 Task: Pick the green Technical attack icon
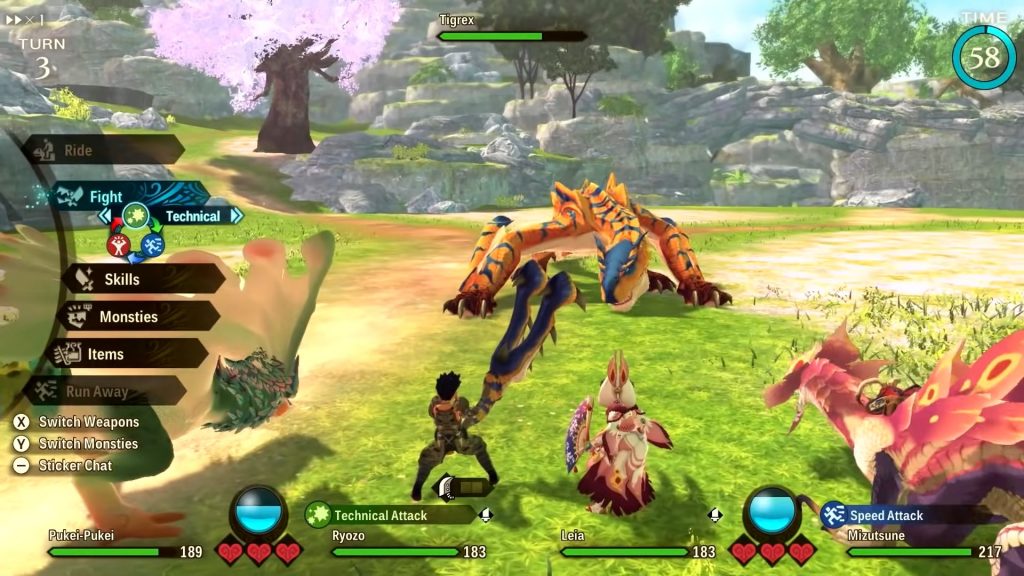click(135, 215)
